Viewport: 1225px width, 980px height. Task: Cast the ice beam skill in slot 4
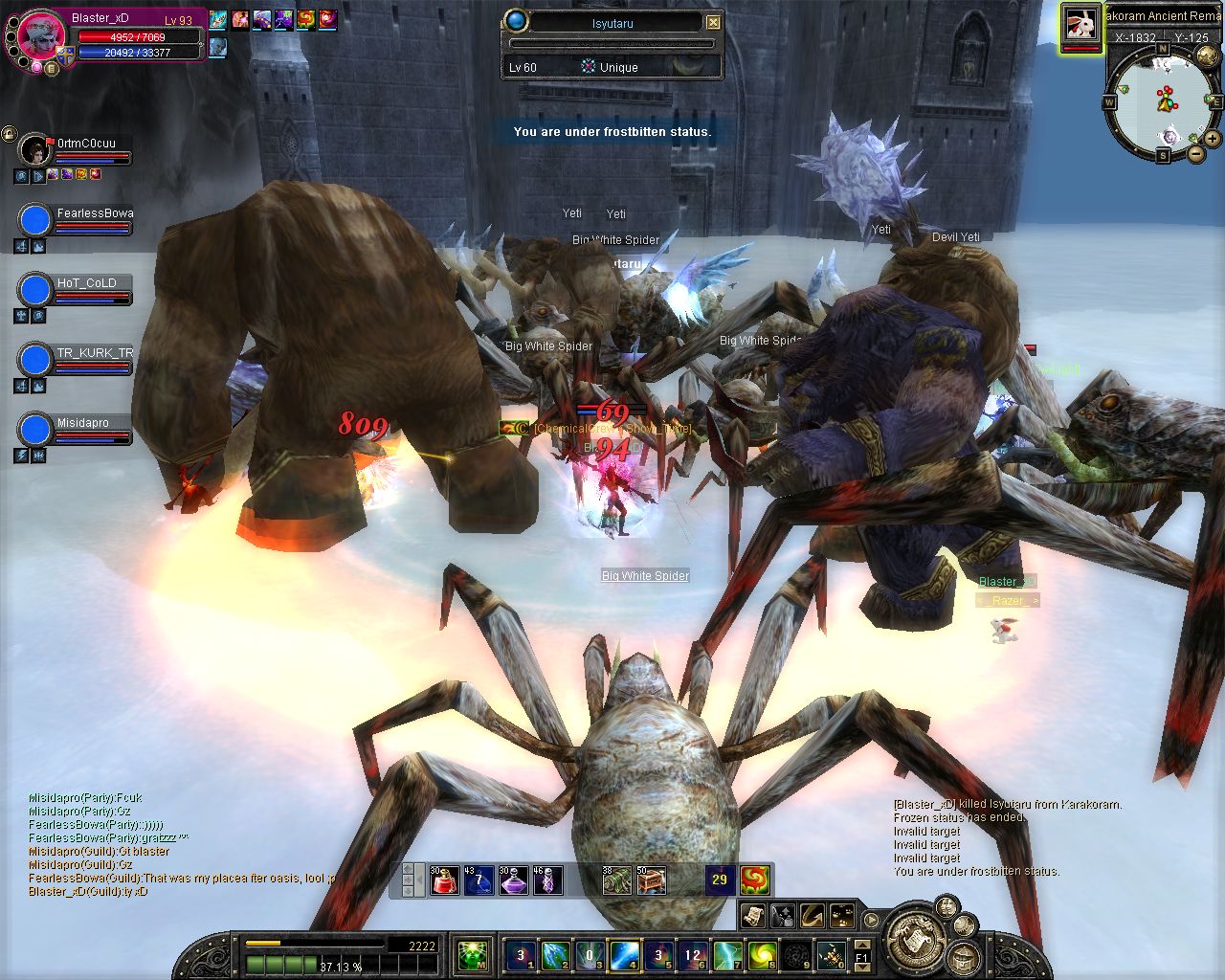click(x=624, y=954)
